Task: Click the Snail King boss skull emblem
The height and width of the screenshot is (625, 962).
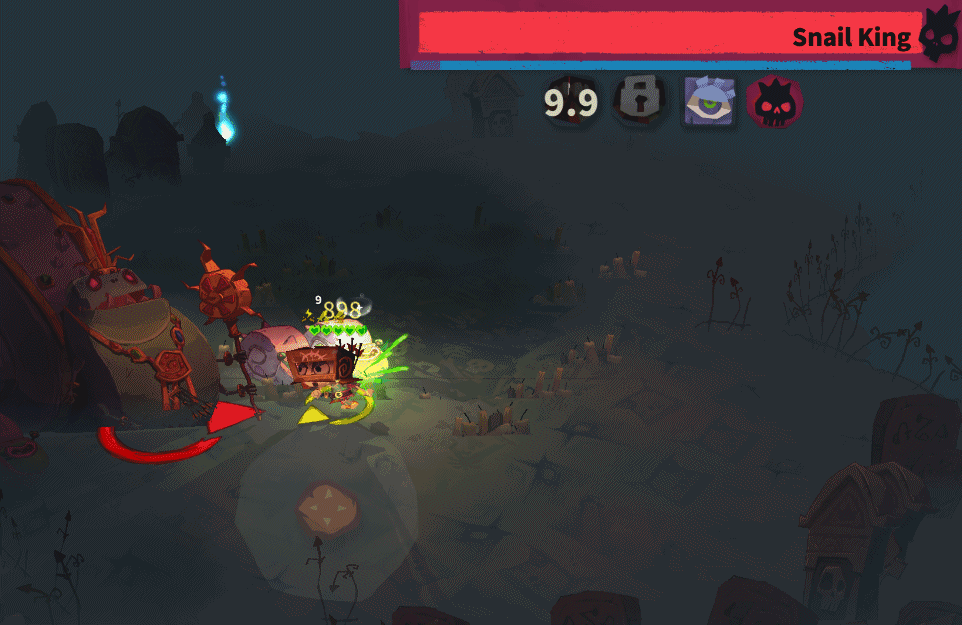Action: point(938,35)
